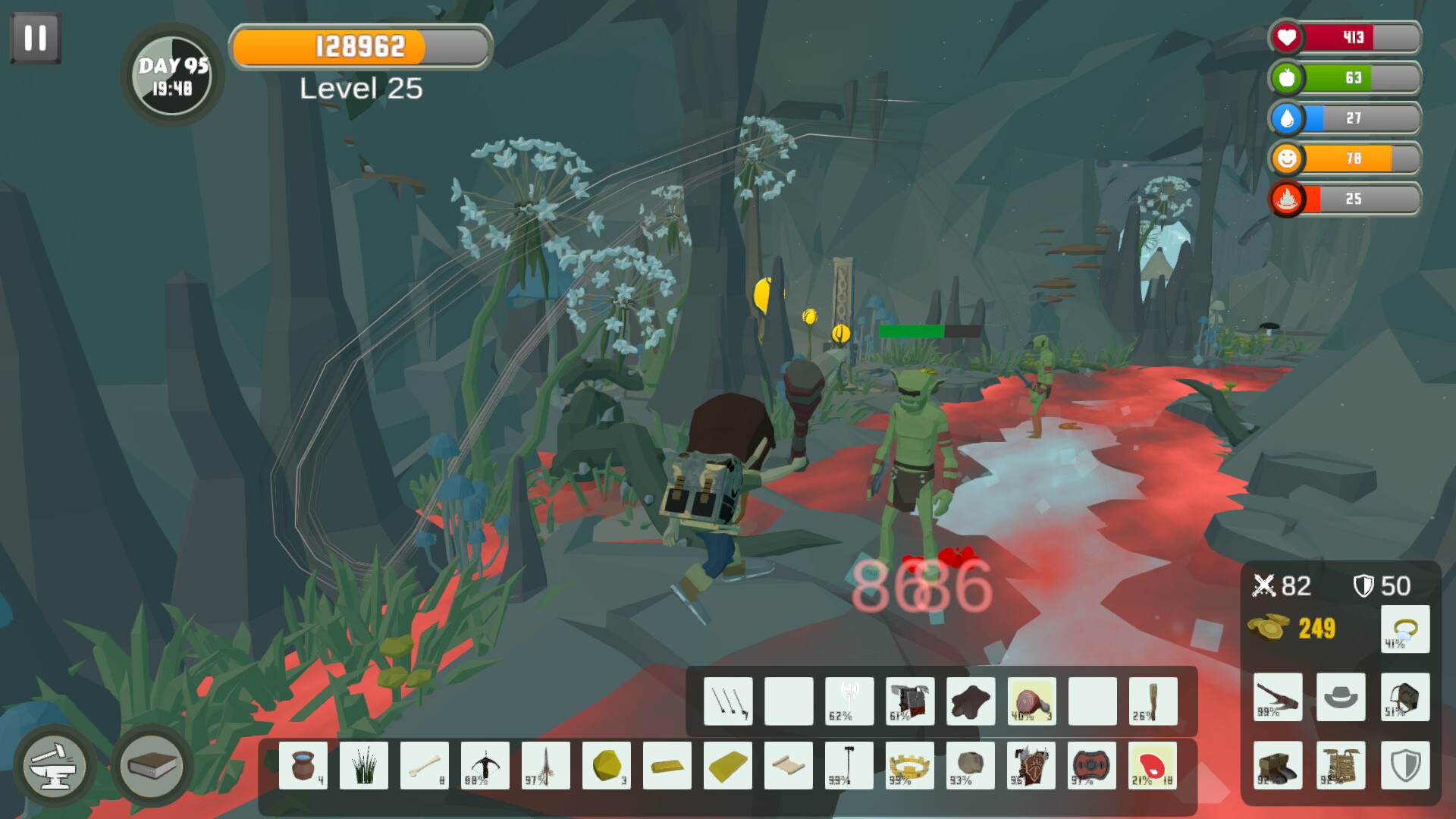Select the equipped axe slot
The height and width of the screenshot is (819, 1456).
[1278, 696]
